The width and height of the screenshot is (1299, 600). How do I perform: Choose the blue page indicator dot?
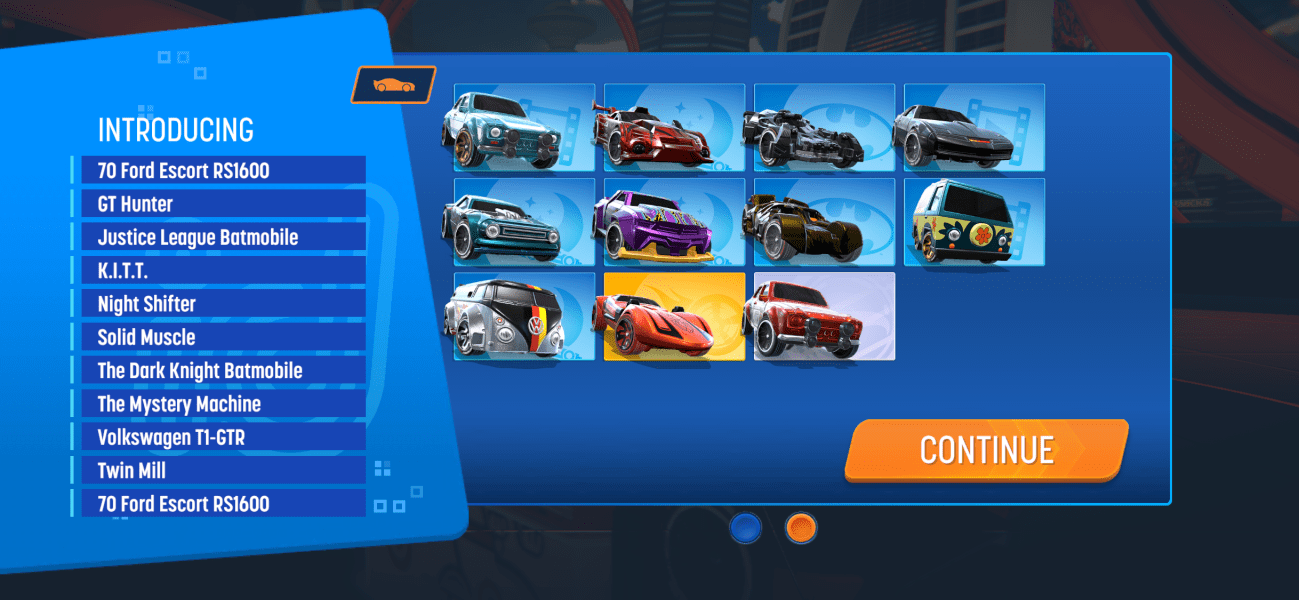(x=746, y=527)
